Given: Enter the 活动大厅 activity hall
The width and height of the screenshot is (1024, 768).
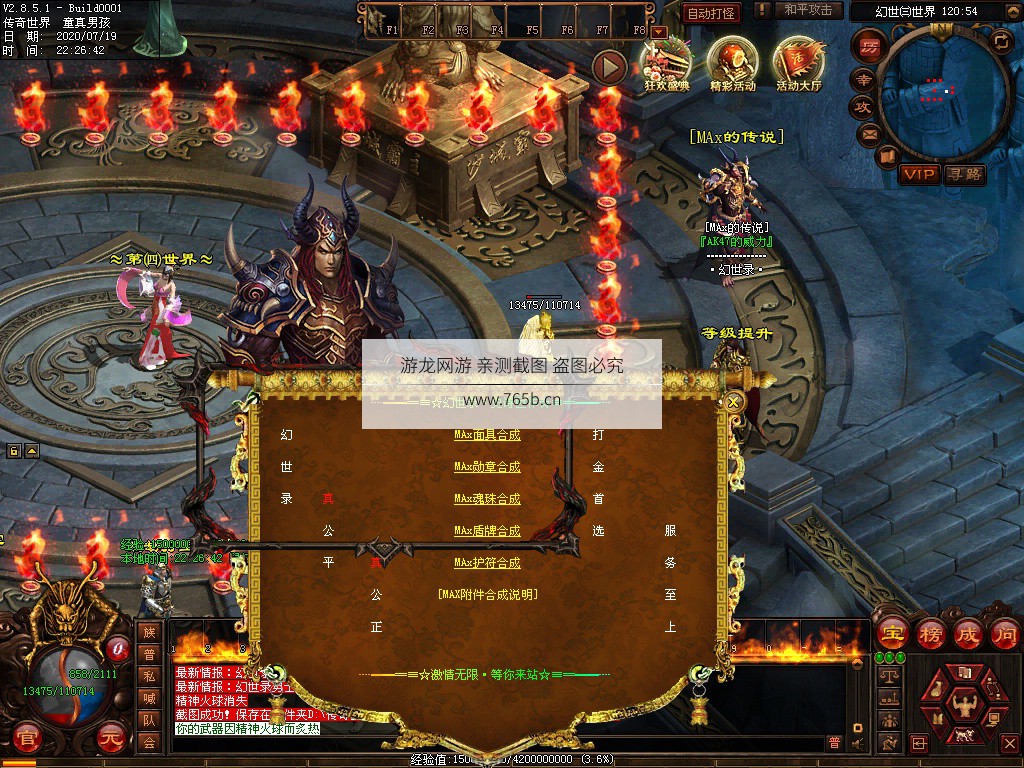Looking at the screenshot, I should click(798, 63).
